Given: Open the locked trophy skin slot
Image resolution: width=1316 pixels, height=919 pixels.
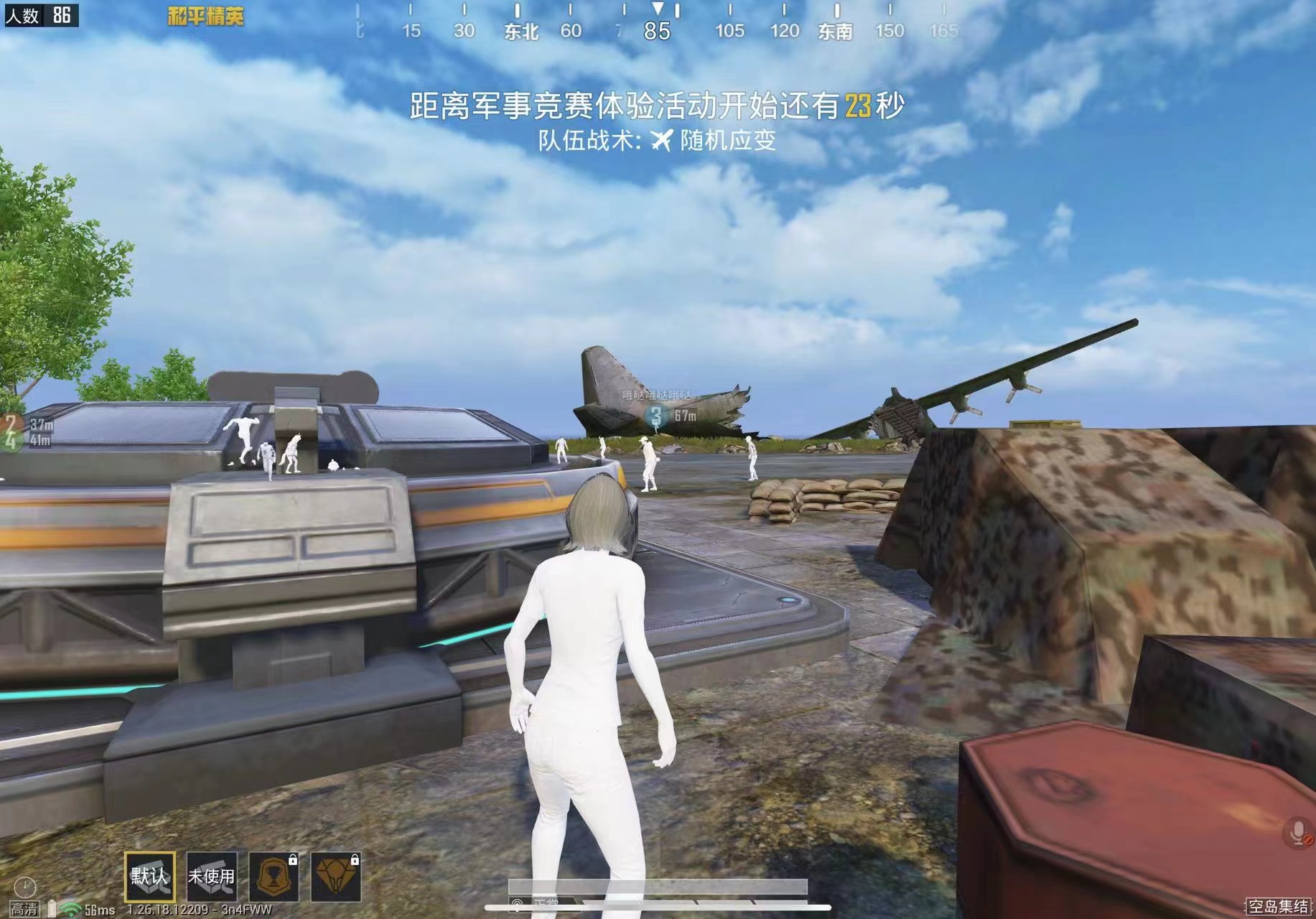Looking at the screenshot, I should [274, 877].
